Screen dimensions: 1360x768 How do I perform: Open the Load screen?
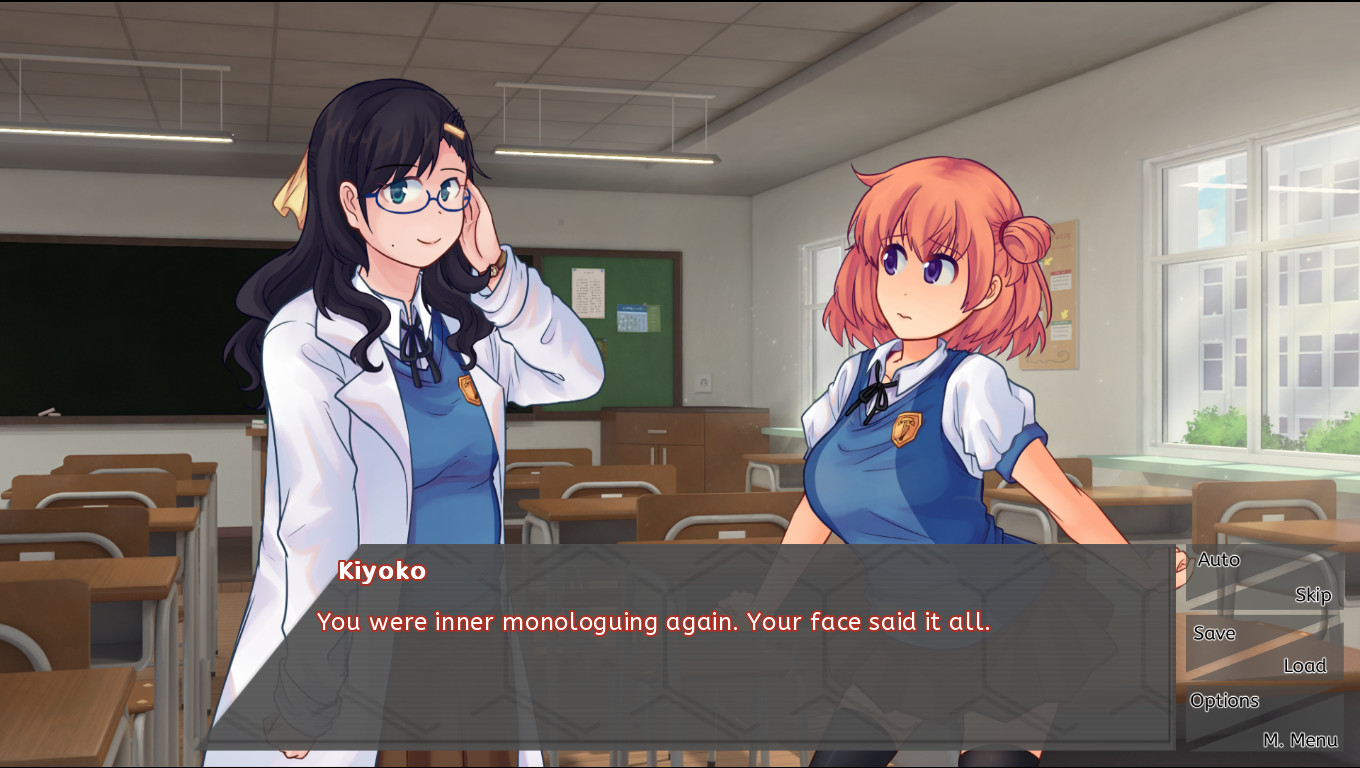[1305, 665]
